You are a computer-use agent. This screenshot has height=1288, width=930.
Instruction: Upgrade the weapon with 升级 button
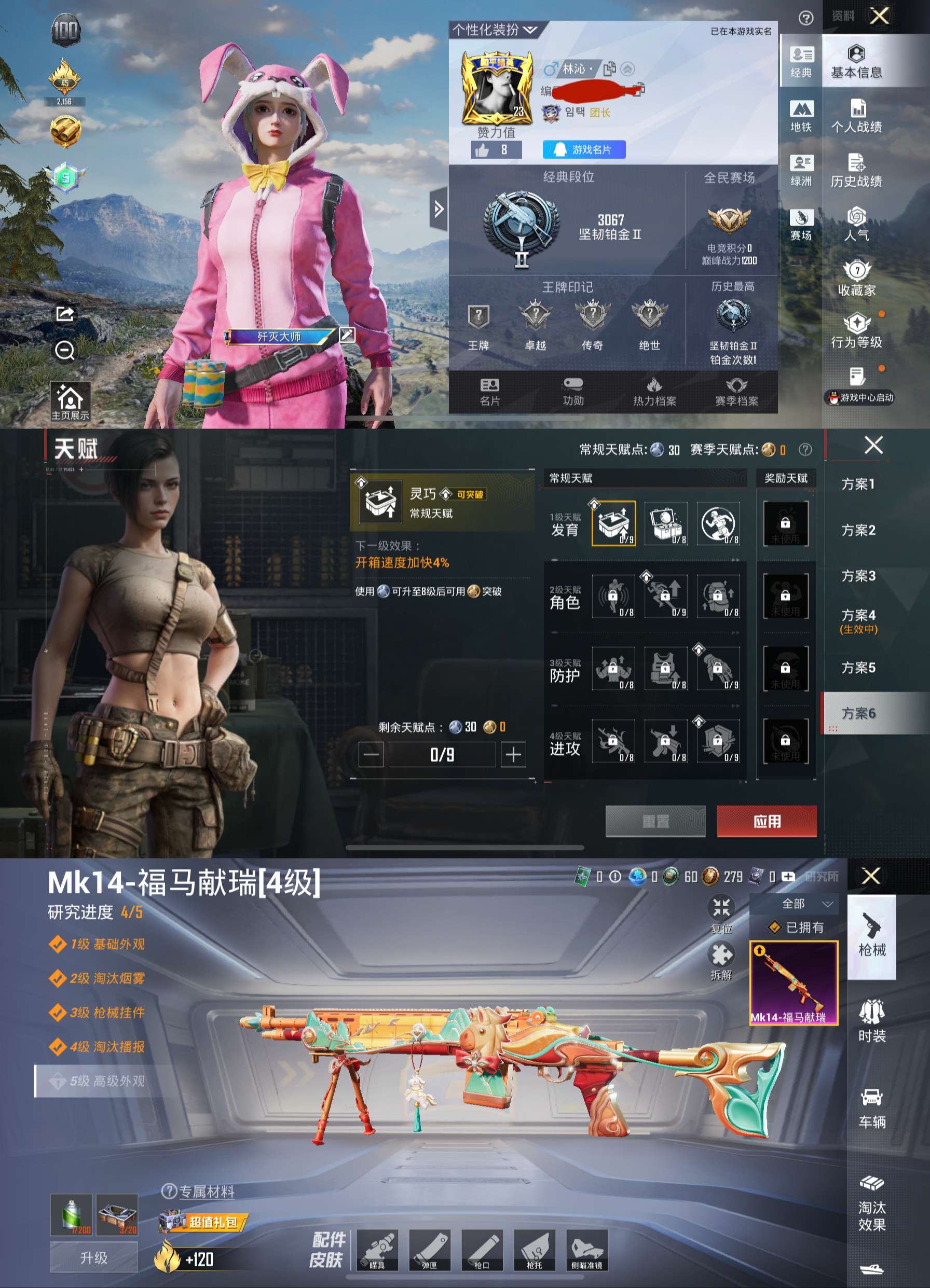[94, 1257]
